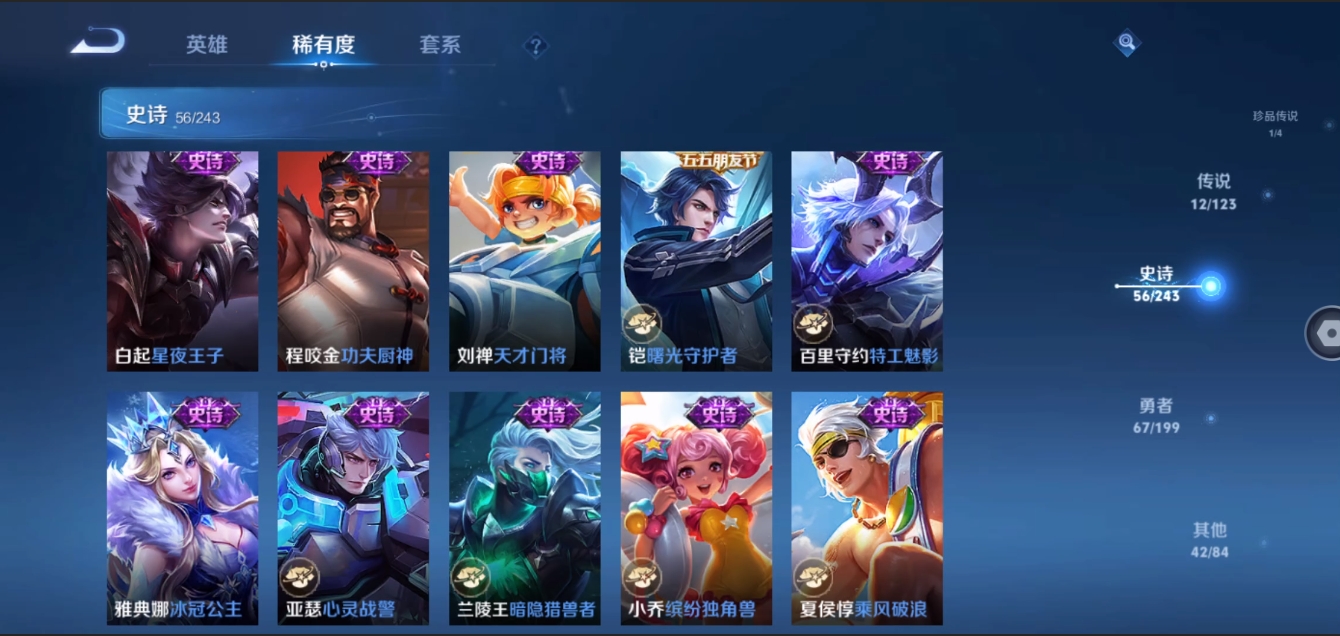Choose the 雅典娜 冰冠公主 skin card
Screen dimensions: 1340x636
pyautogui.click(x=182, y=508)
